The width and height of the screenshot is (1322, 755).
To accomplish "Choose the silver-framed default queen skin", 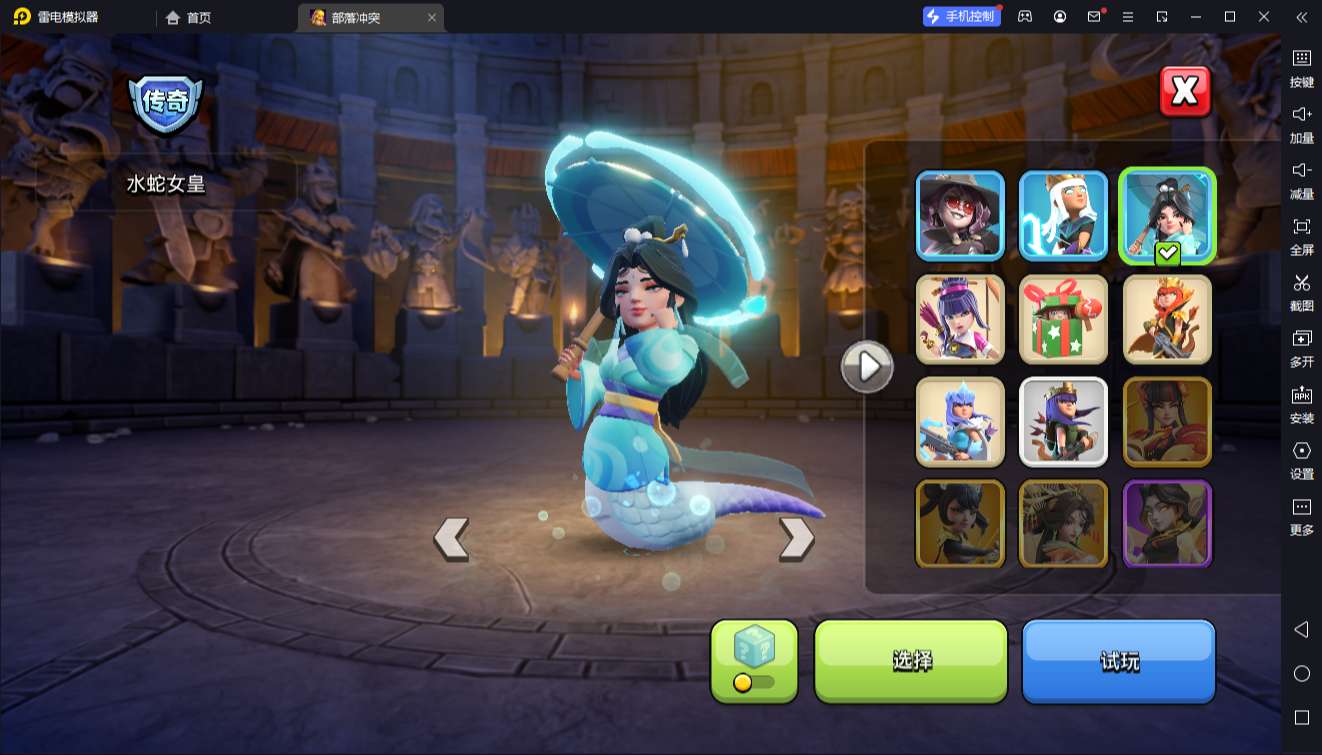I will [1063, 422].
